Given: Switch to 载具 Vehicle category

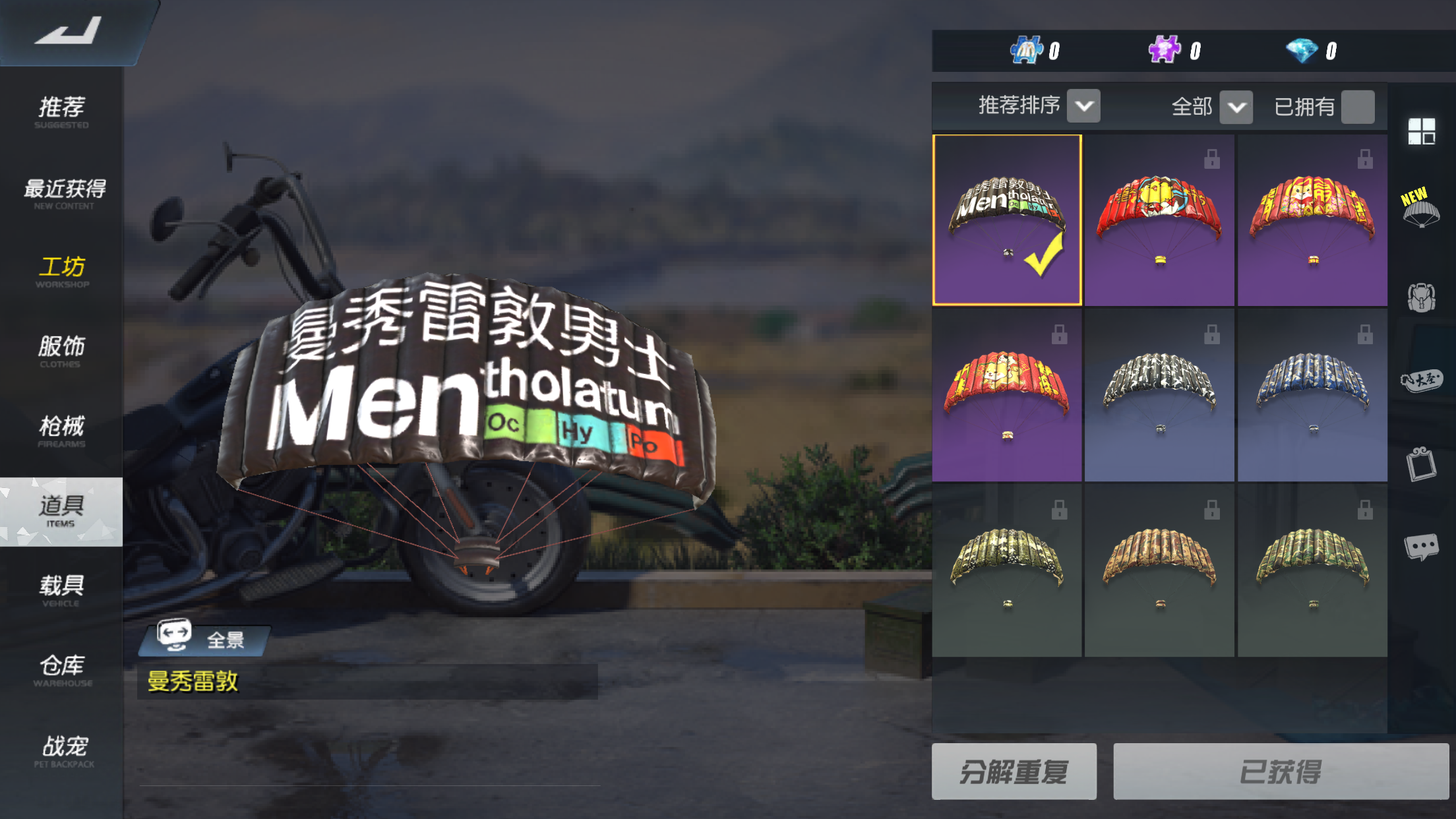Looking at the screenshot, I should [61, 590].
